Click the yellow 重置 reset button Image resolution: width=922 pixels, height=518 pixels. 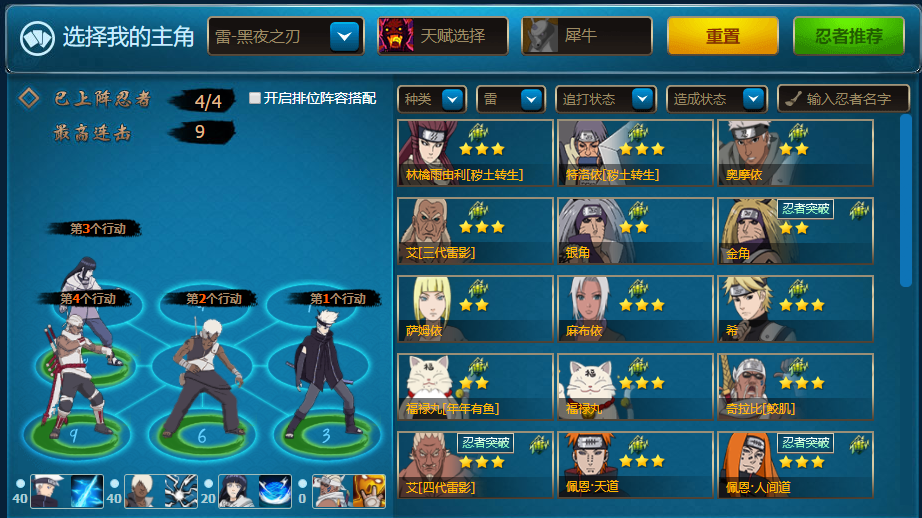click(x=722, y=36)
